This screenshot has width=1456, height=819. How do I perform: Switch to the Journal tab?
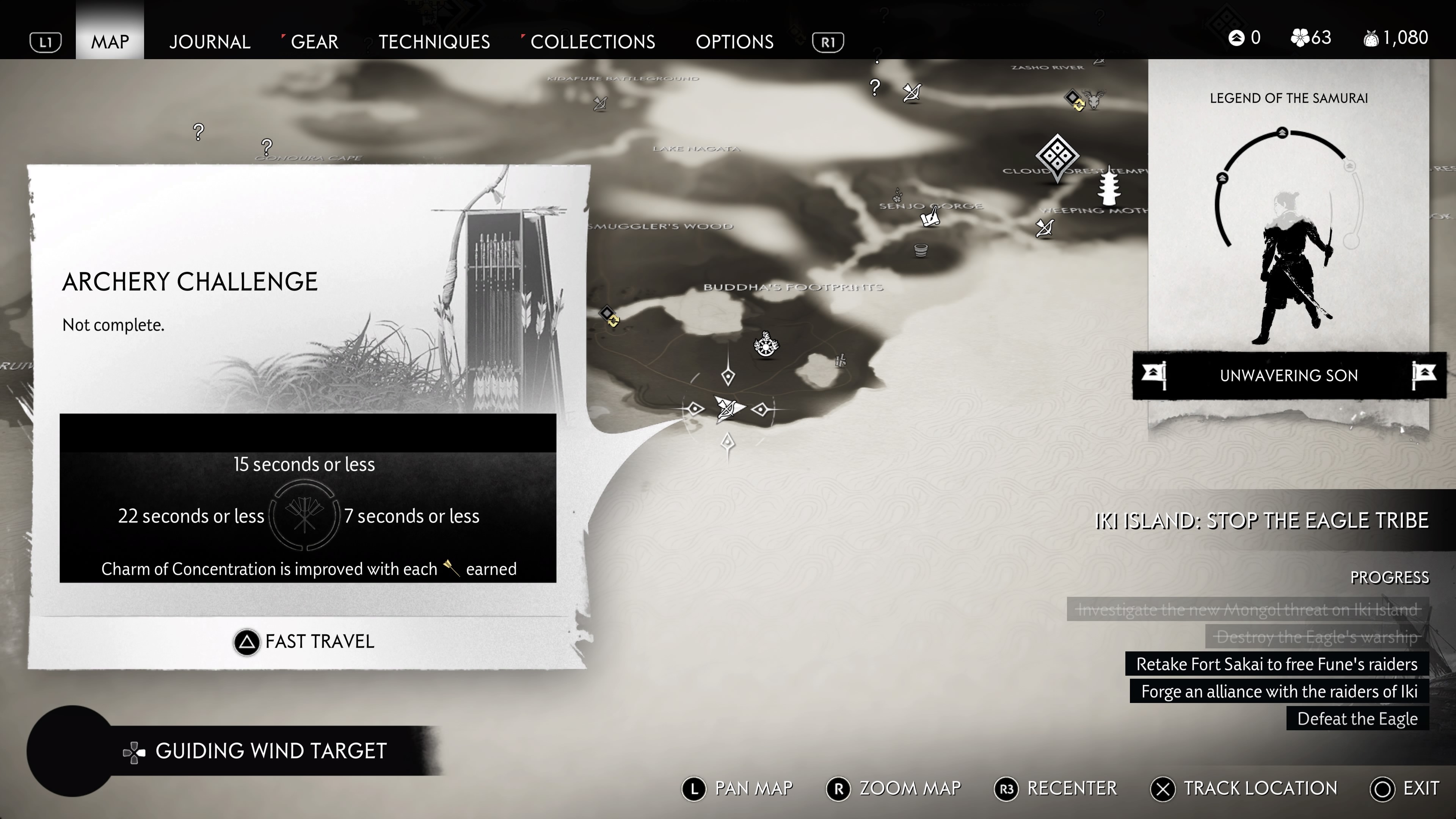pyautogui.click(x=210, y=41)
